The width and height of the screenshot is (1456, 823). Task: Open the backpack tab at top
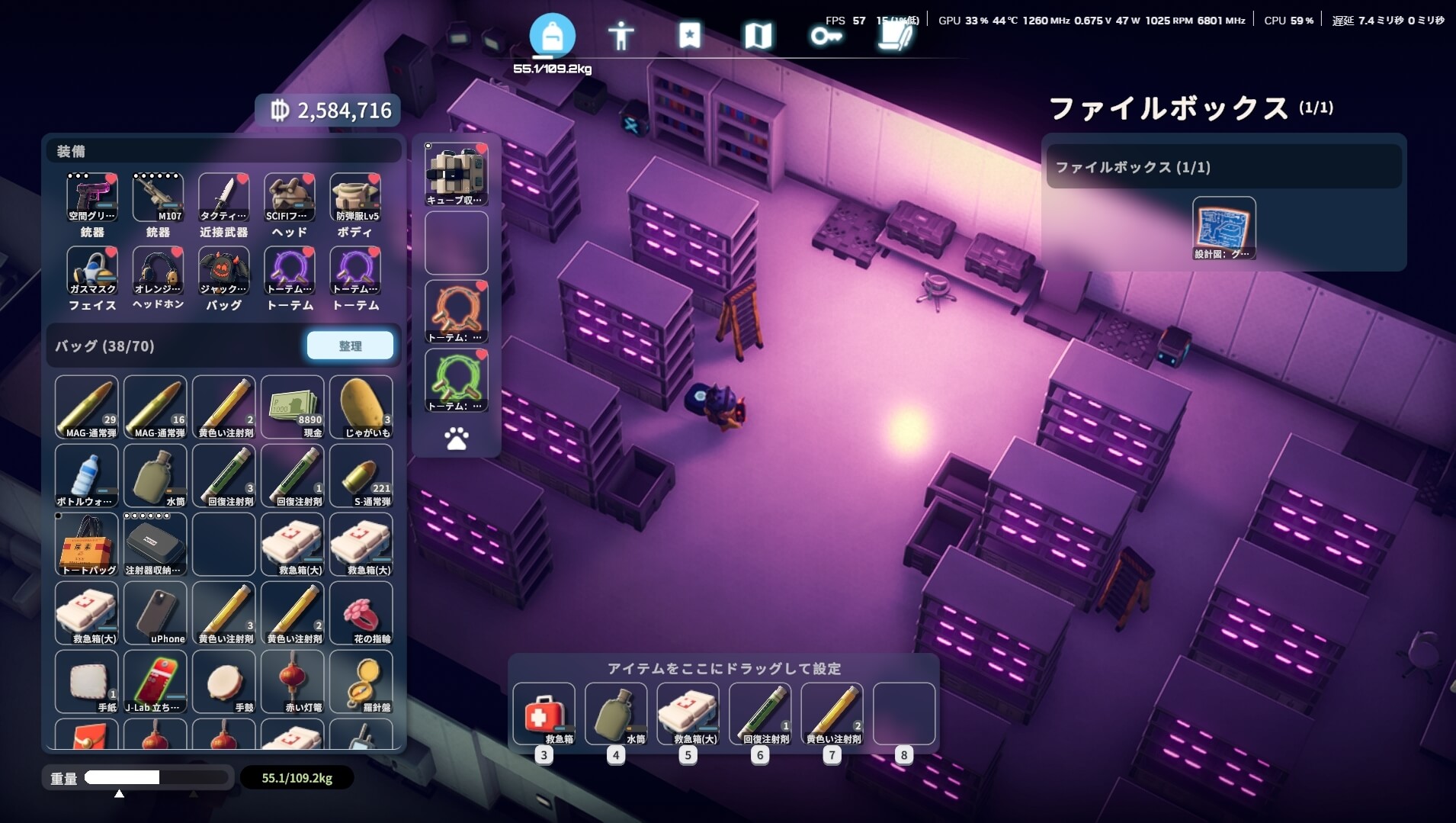(552, 35)
